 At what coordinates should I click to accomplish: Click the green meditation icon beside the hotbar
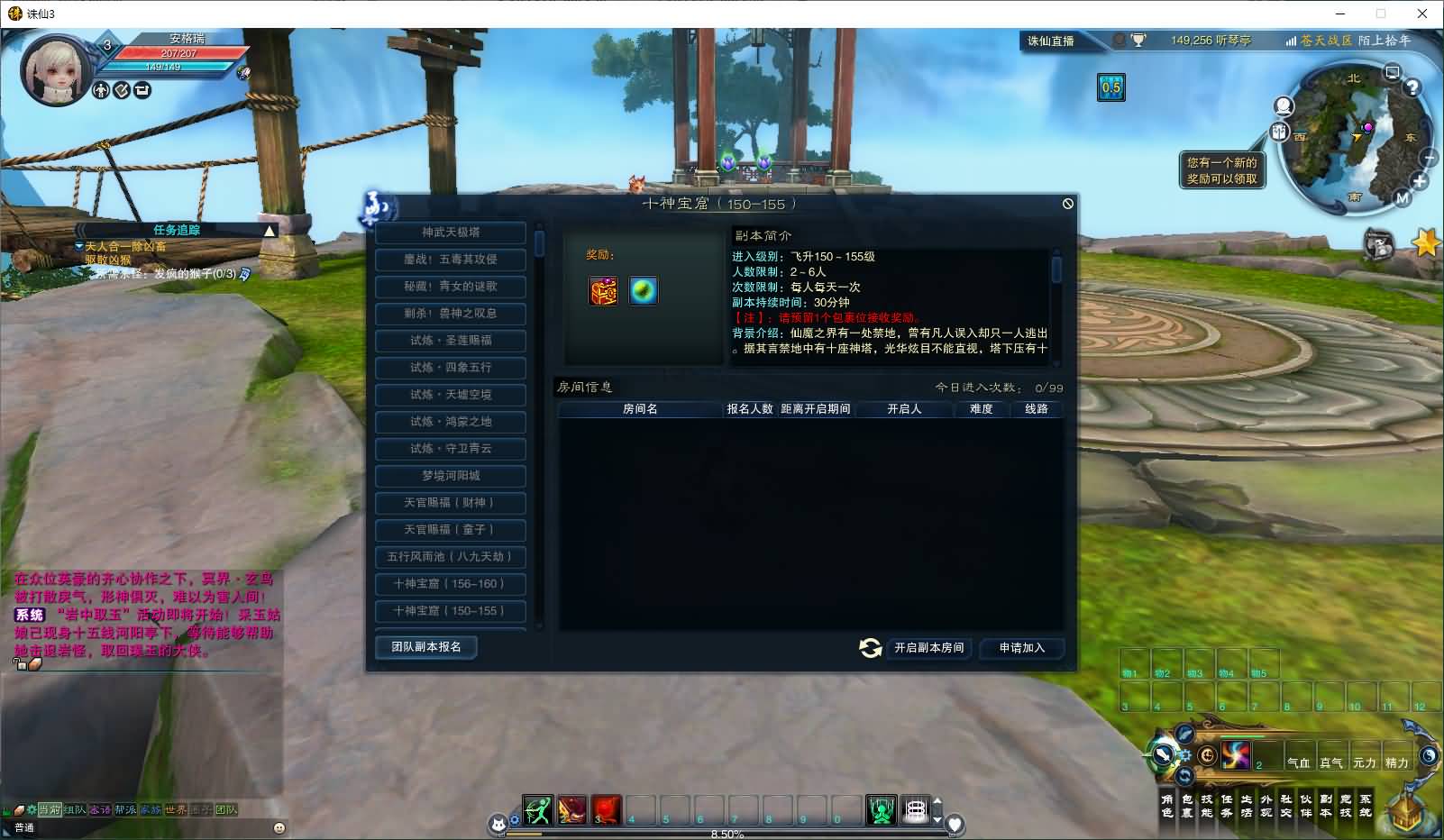pos(882,810)
